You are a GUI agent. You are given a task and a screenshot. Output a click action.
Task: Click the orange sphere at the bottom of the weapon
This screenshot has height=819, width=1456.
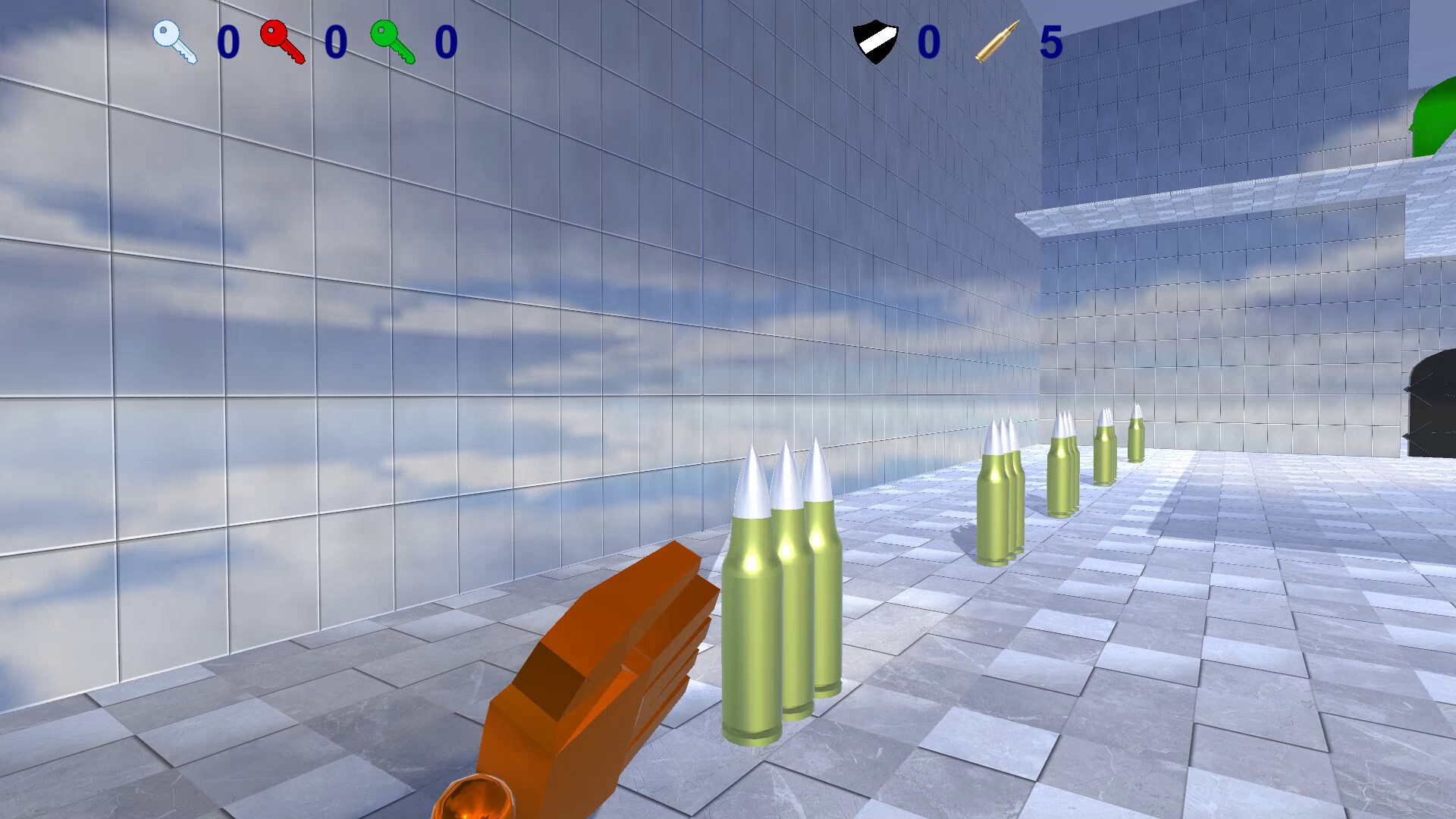tap(474, 800)
